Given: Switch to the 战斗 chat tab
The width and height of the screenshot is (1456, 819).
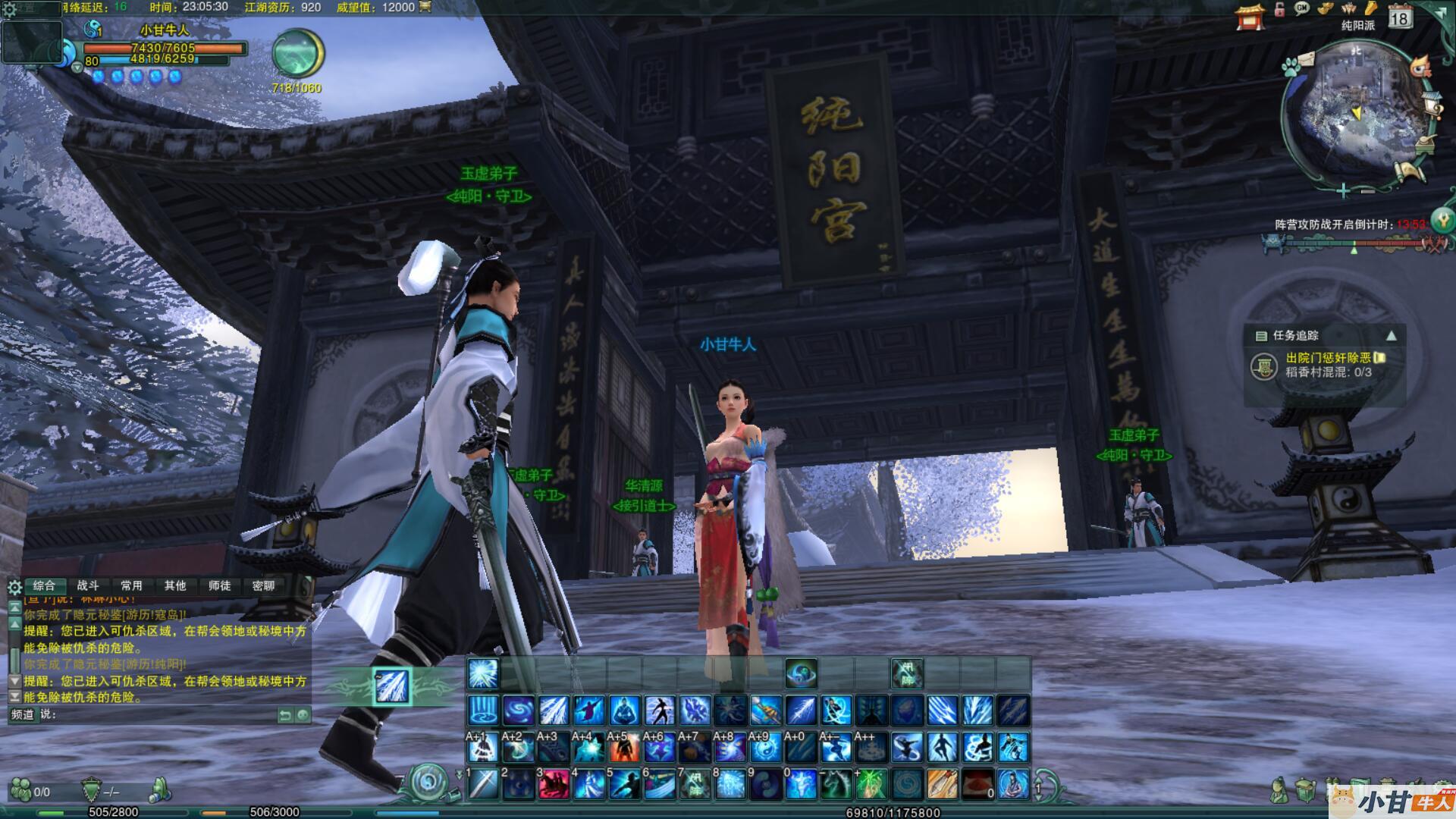Looking at the screenshot, I should [88, 585].
